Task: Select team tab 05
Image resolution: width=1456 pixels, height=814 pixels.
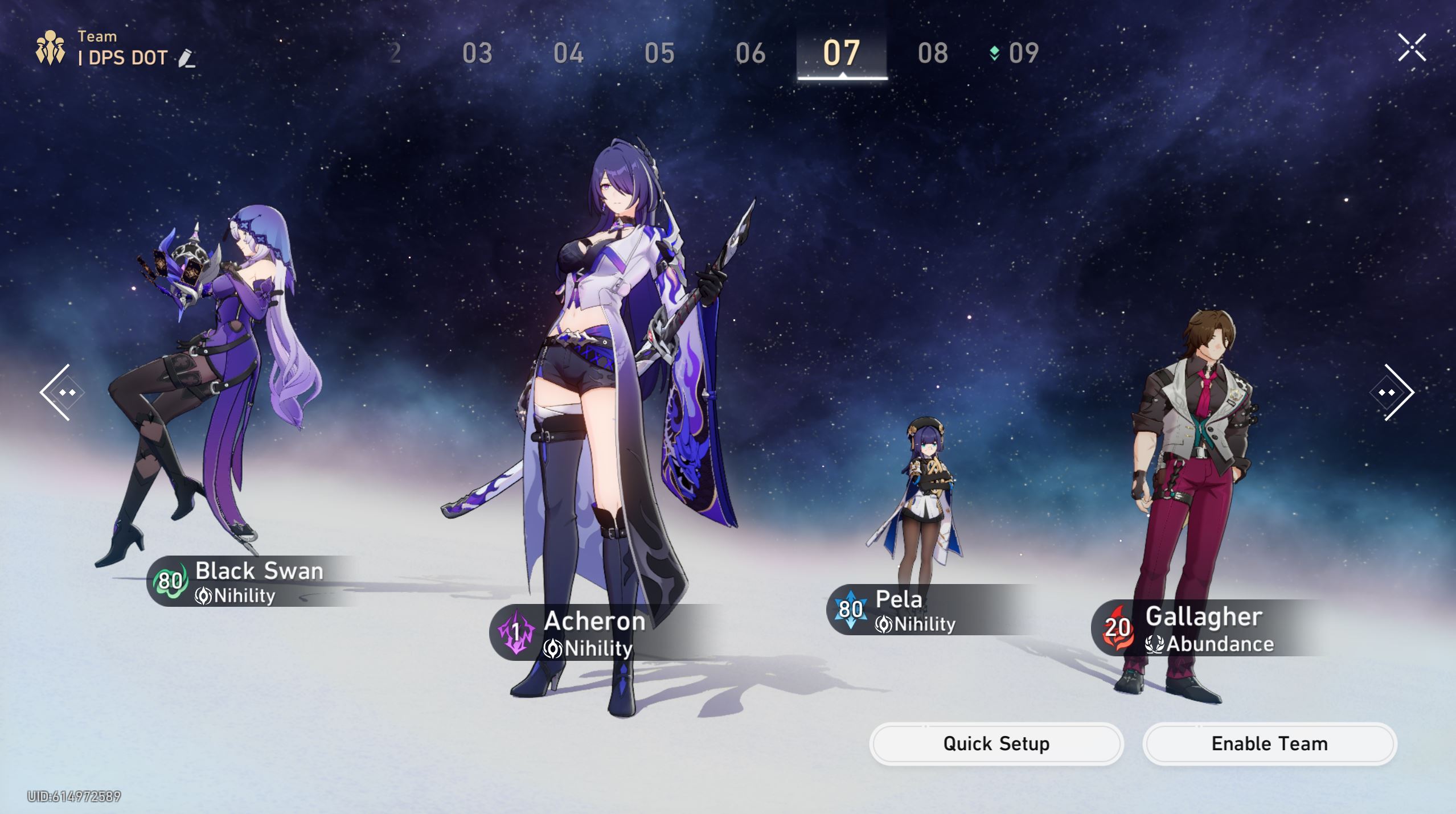Action: click(659, 54)
